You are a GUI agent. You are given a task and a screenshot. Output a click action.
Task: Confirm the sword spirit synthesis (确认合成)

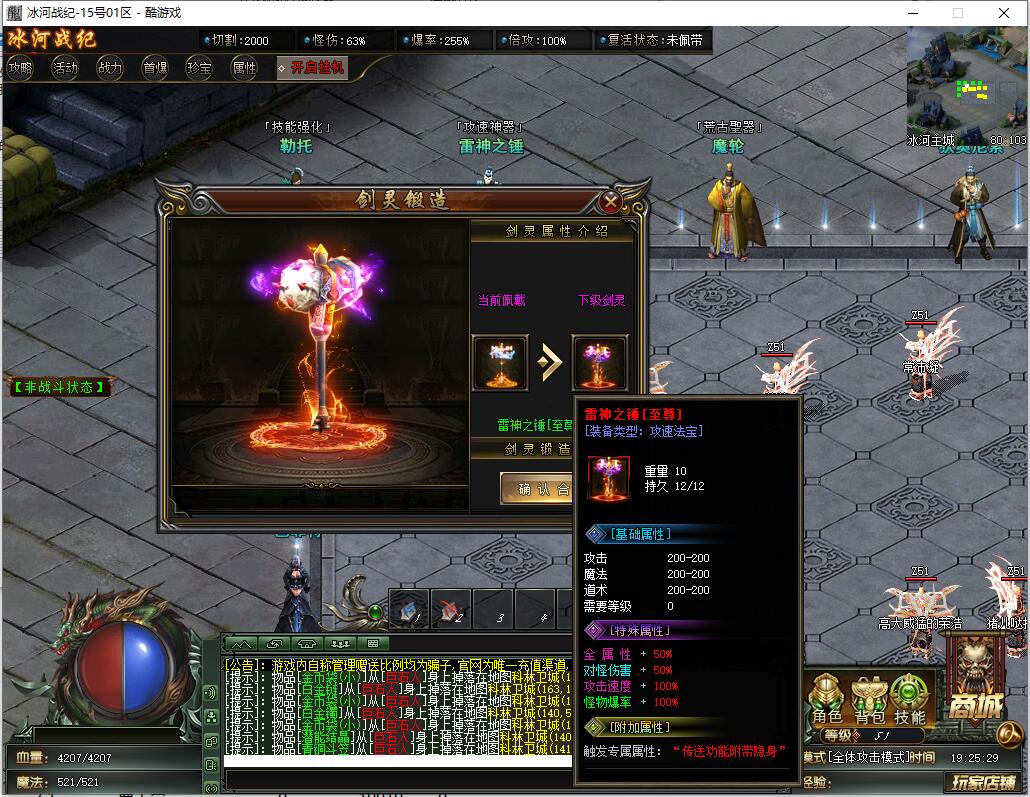[536, 489]
